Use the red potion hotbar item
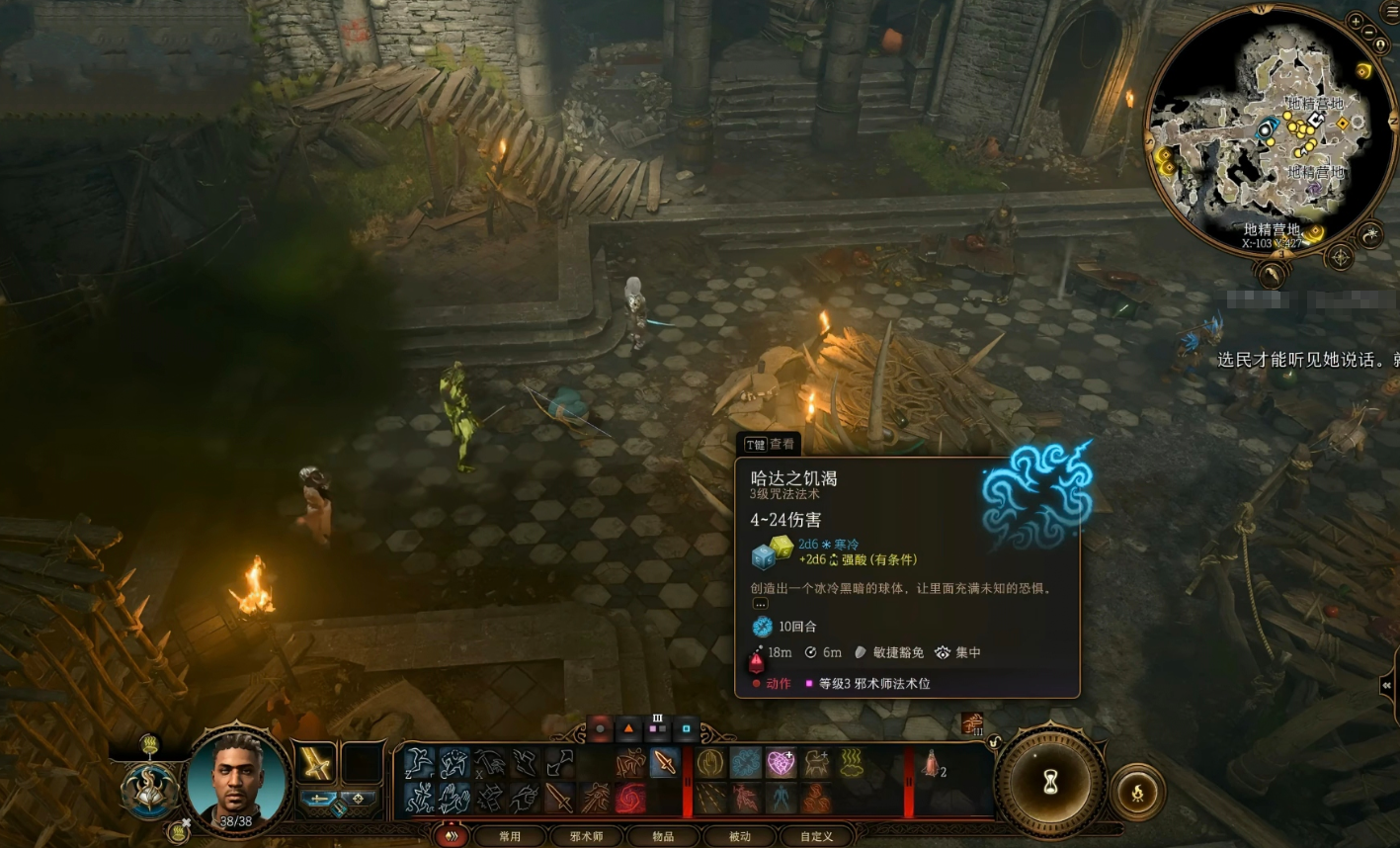Image resolution: width=1400 pixels, height=848 pixels. coord(931,763)
